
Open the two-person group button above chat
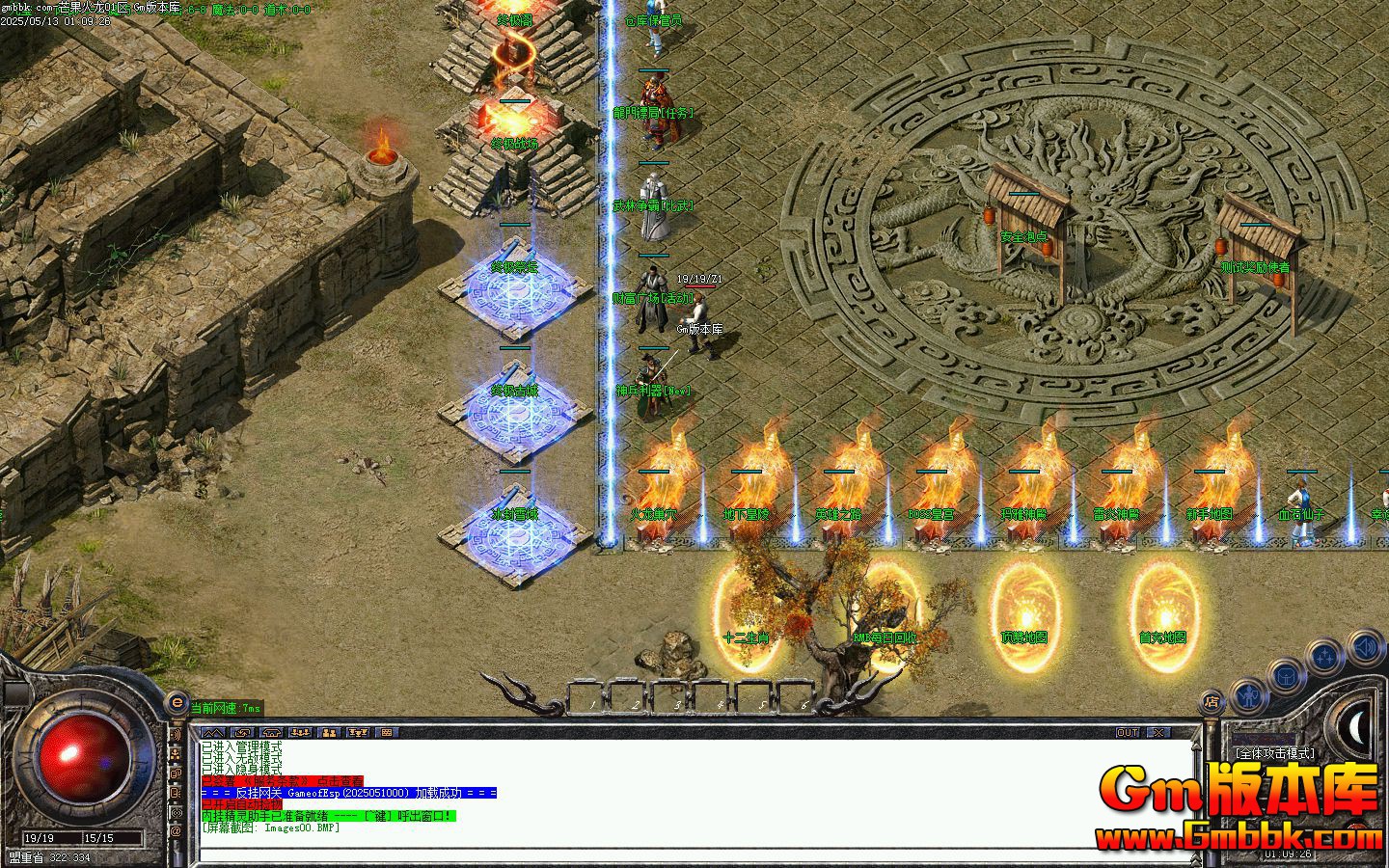click(x=328, y=733)
